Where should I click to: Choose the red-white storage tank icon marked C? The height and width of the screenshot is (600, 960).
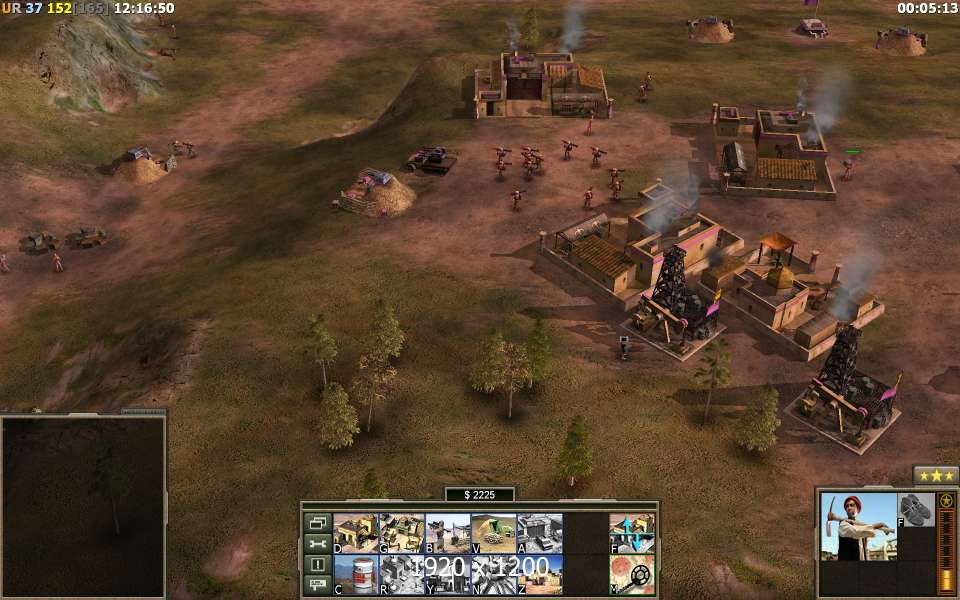point(355,574)
